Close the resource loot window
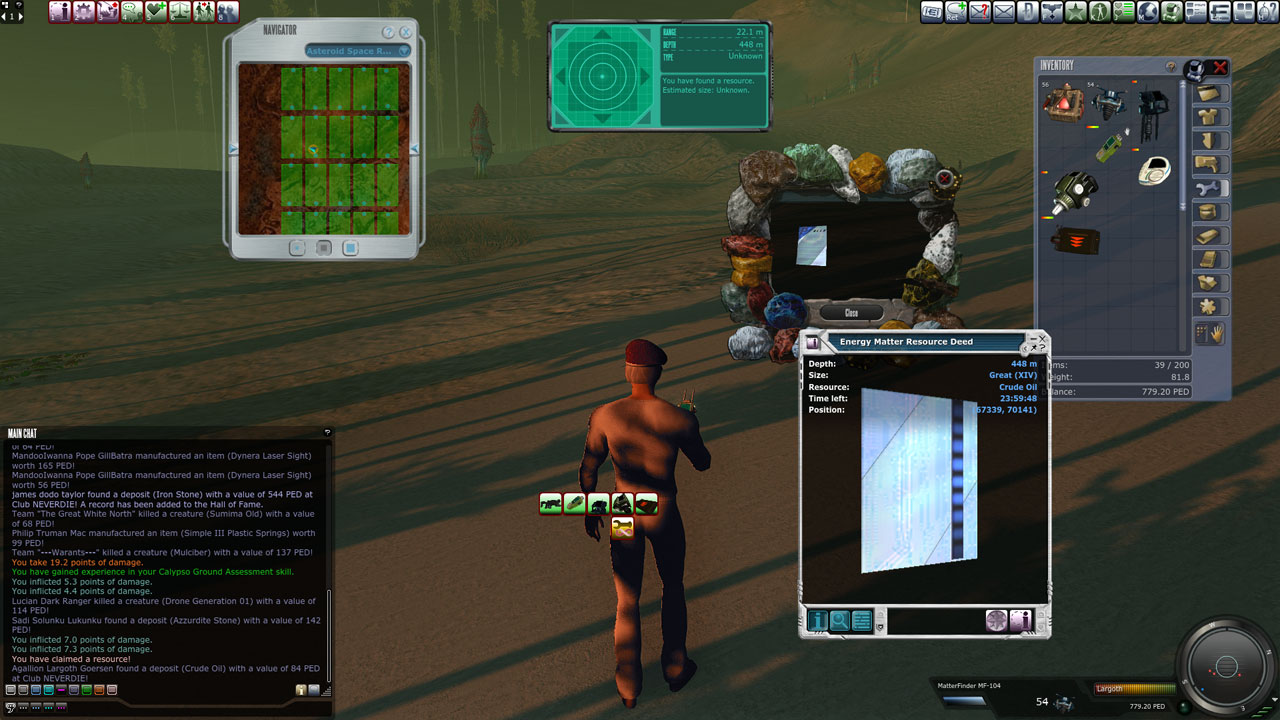The image size is (1280, 720). 850,313
